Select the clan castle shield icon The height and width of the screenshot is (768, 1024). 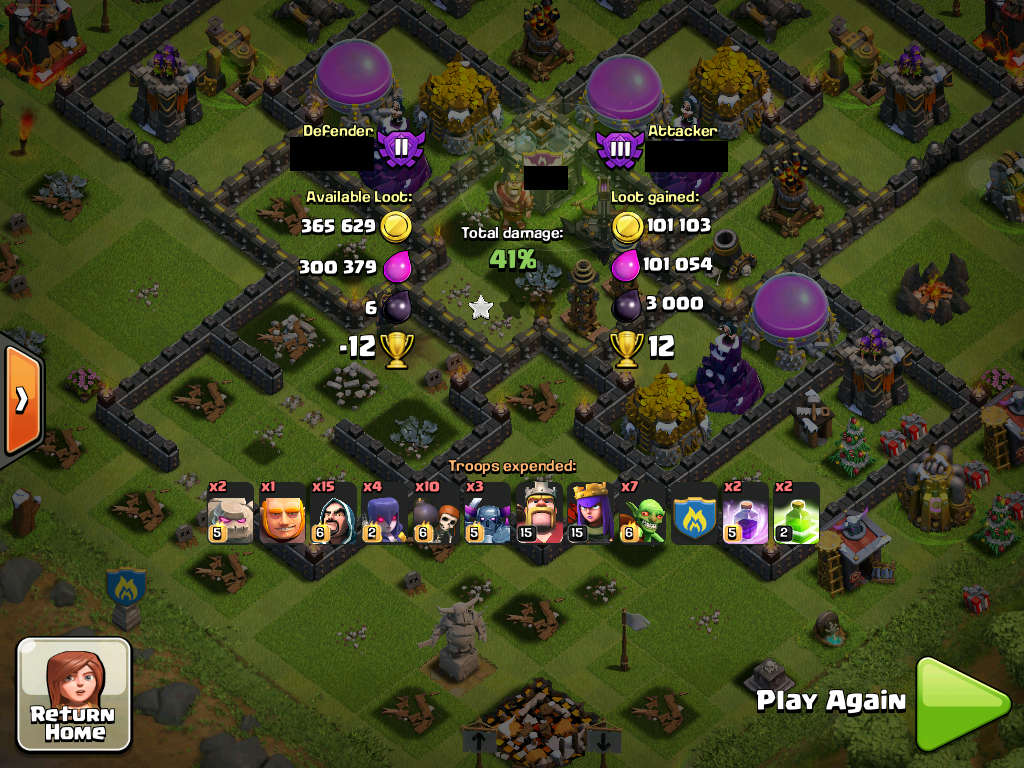pyautogui.click(x=693, y=514)
